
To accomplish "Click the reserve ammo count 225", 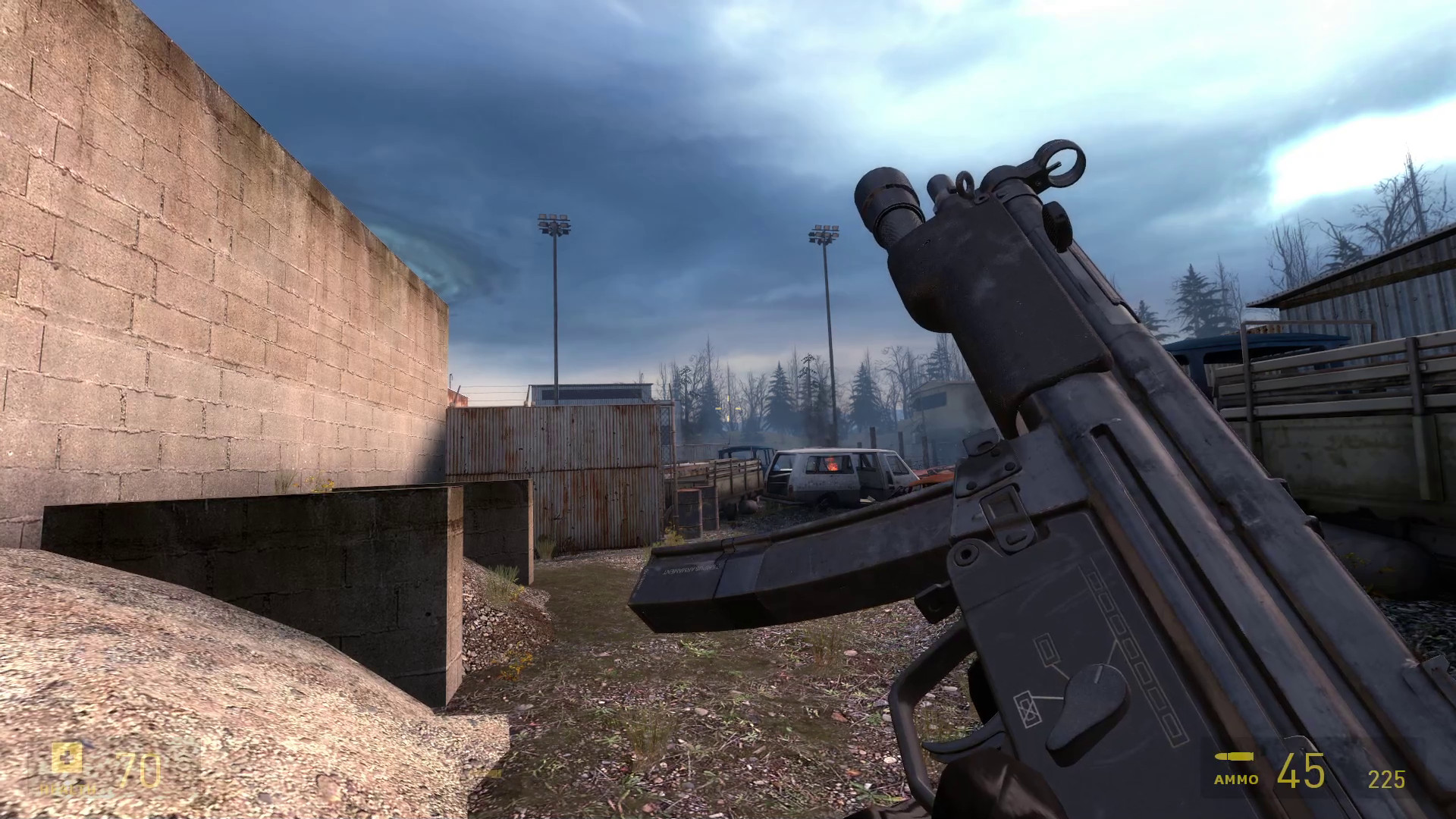I will click(1386, 780).
